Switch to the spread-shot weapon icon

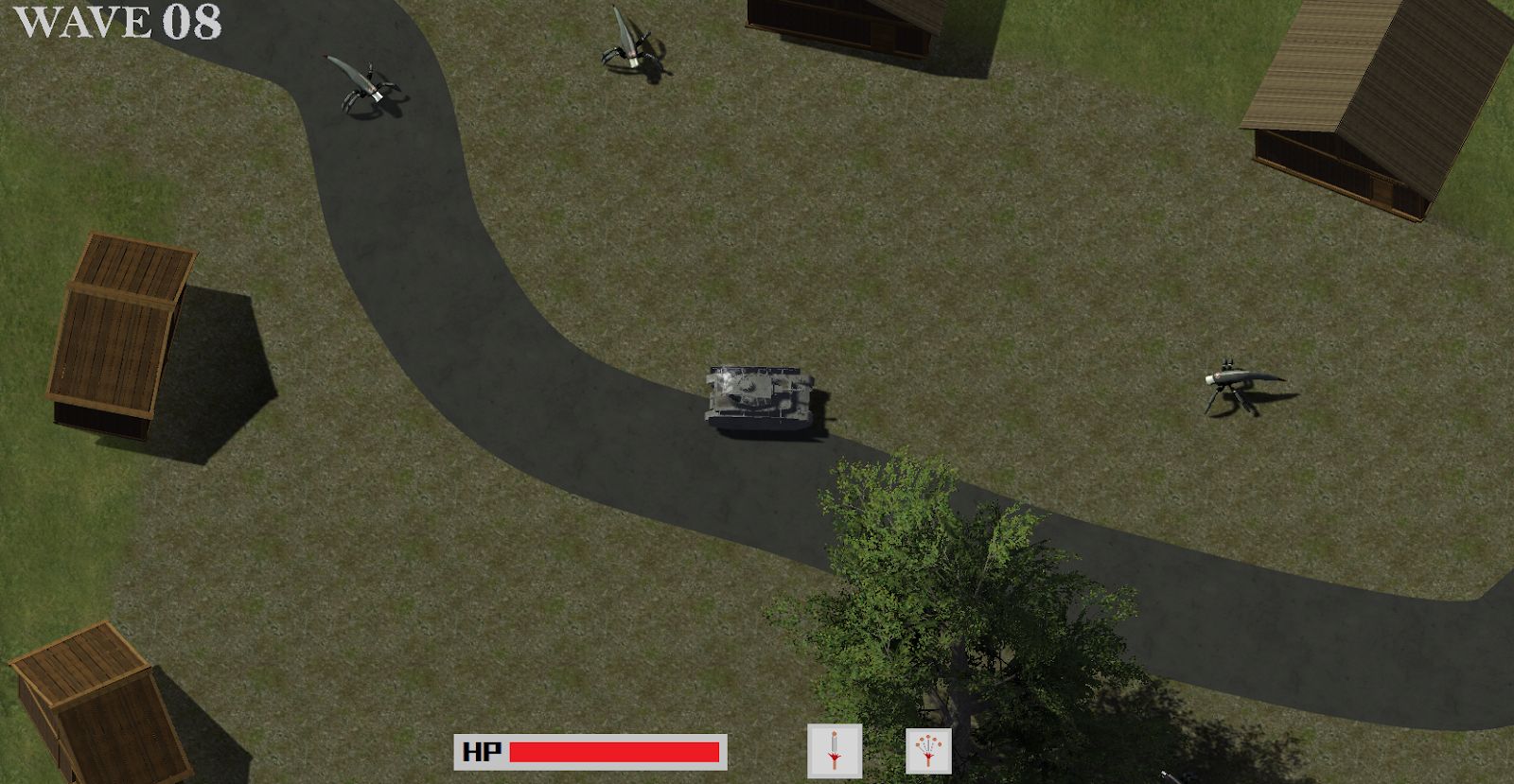[928, 751]
